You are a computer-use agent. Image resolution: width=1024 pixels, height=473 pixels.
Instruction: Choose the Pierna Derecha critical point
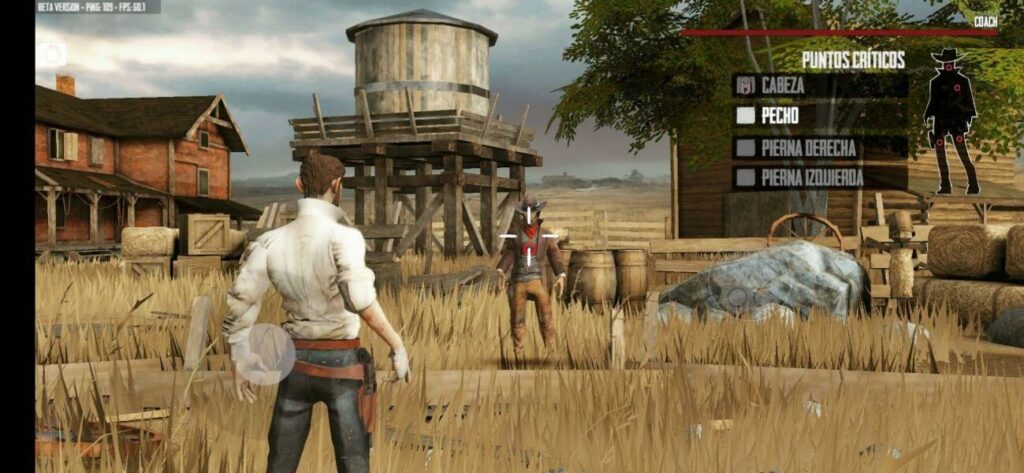coord(820,148)
